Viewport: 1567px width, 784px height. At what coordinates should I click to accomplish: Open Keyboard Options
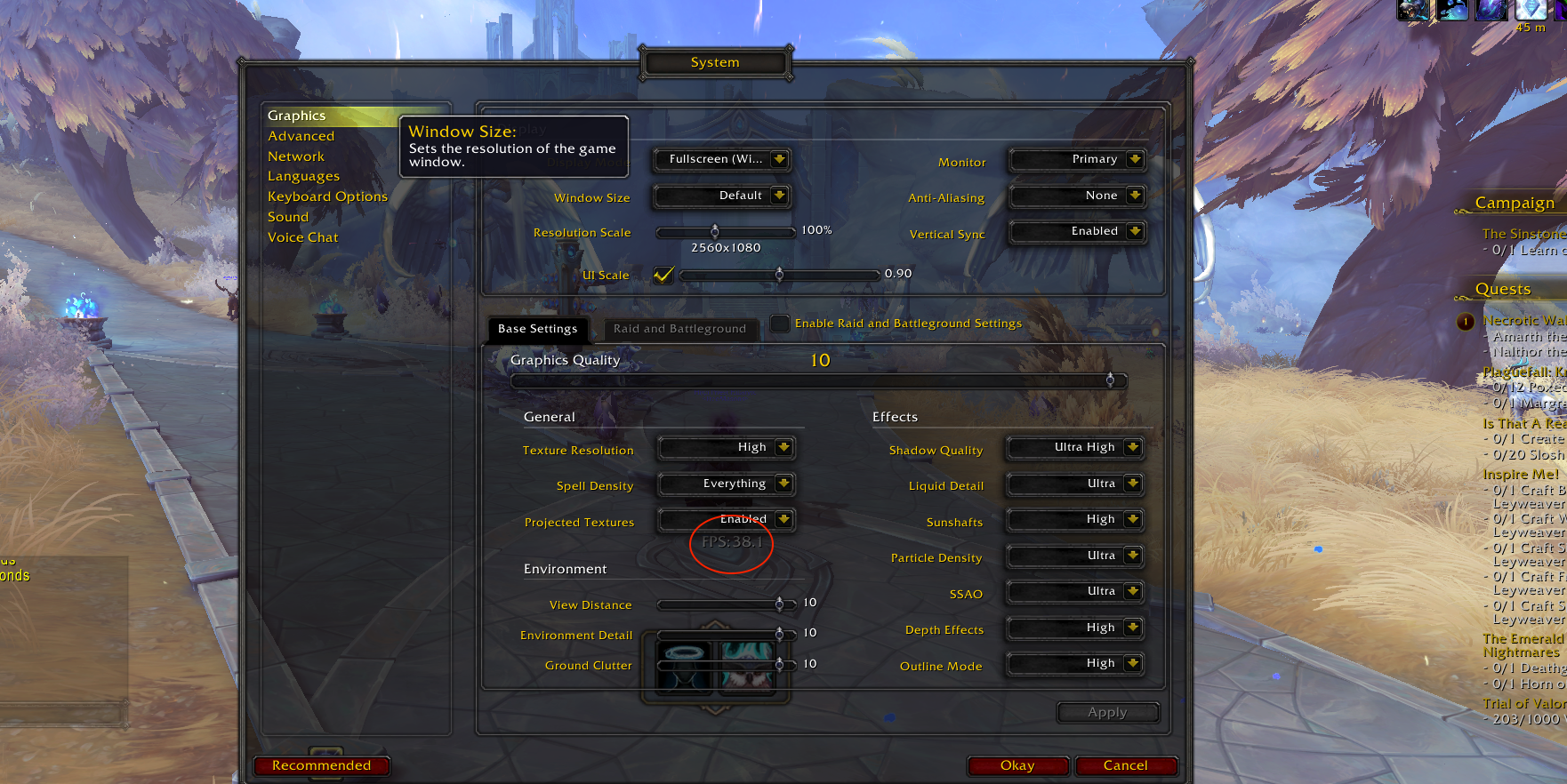pos(327,196)
